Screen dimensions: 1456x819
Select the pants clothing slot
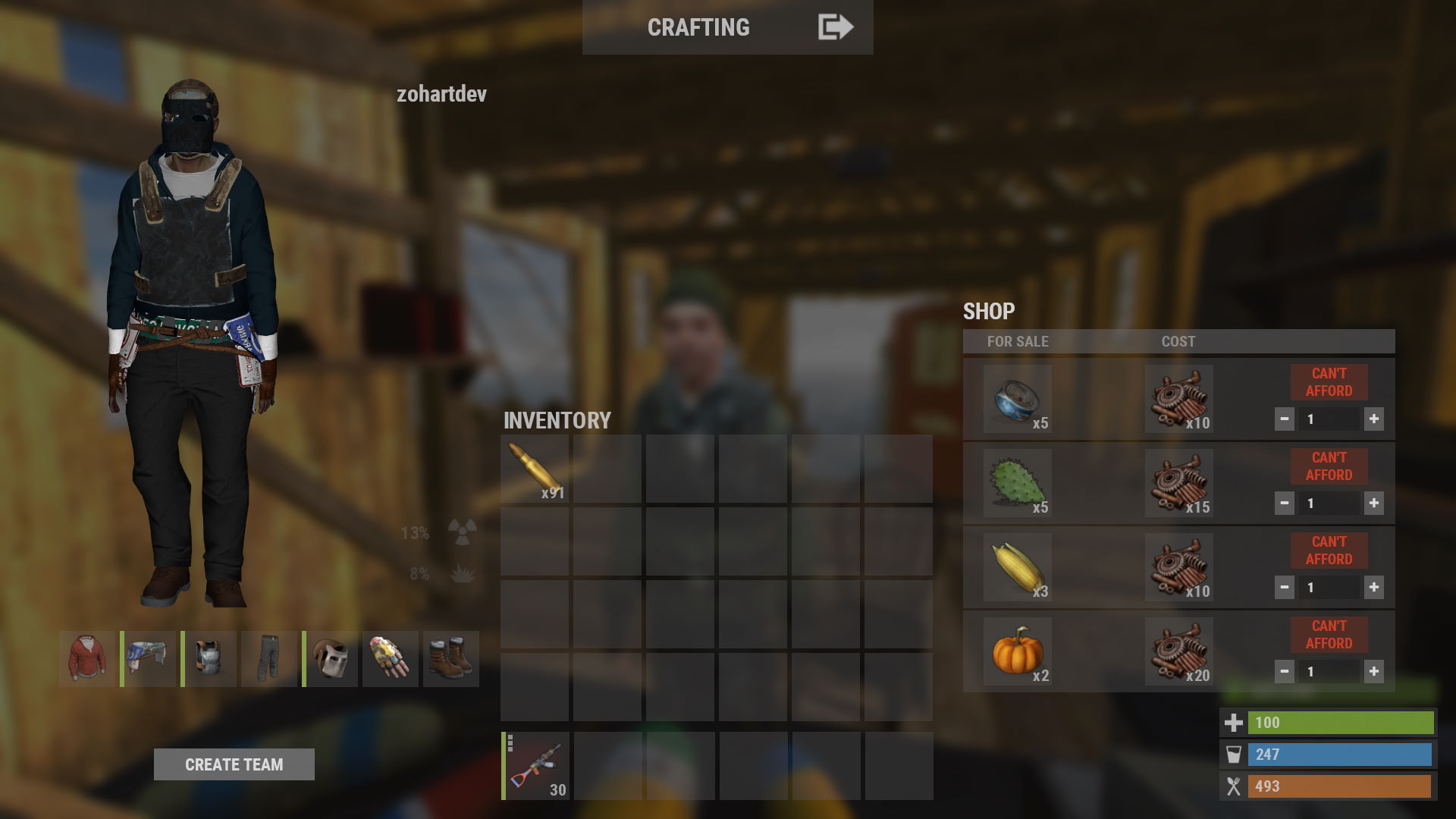(269, 659)
